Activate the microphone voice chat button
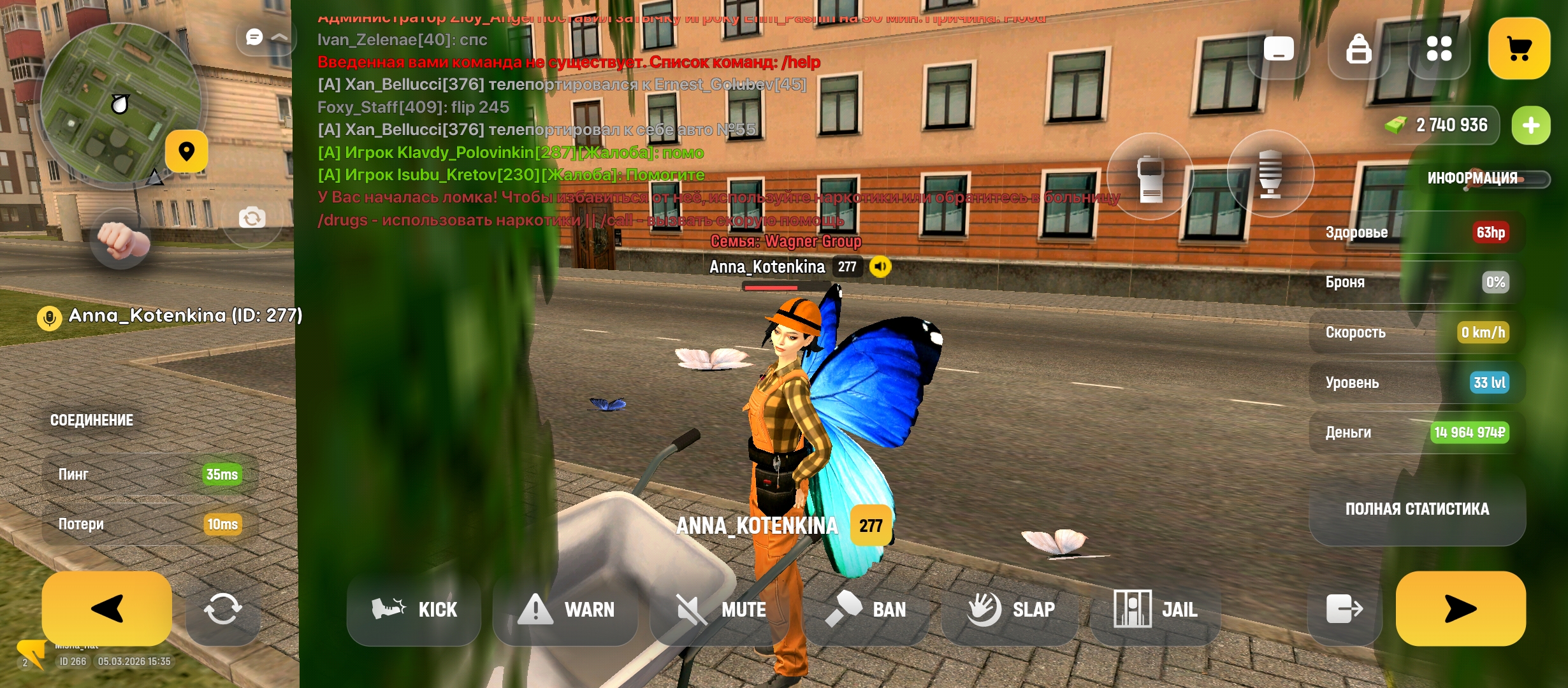This screenshot has width=1568, height=688. tap(1270, 174)
